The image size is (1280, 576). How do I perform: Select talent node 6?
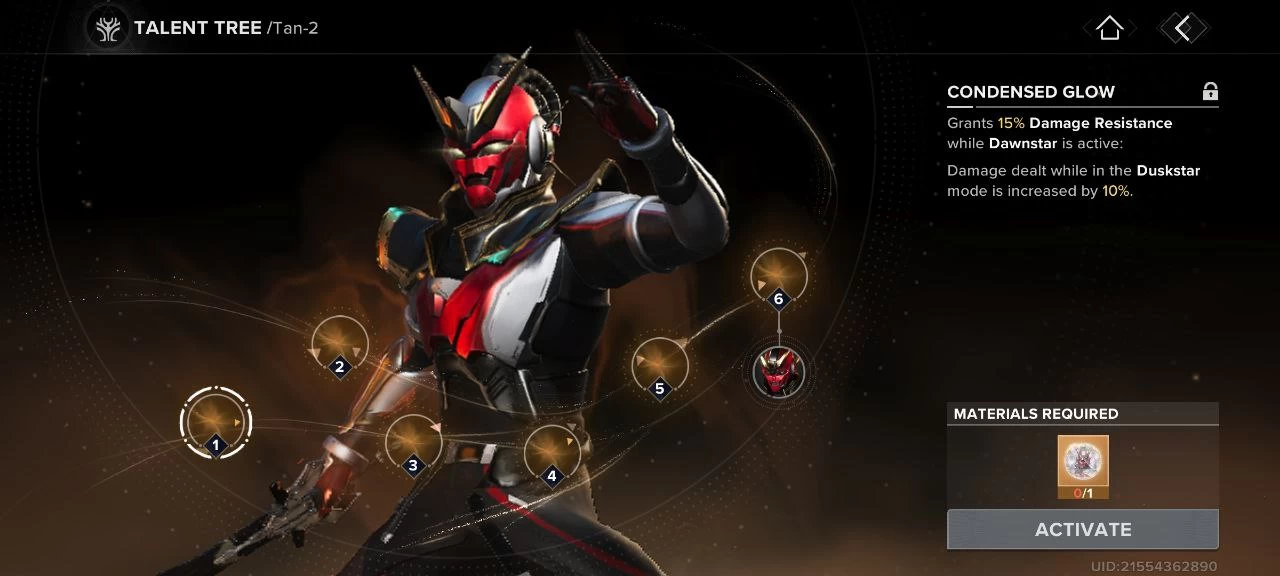pyautogui.click(x=778, y=276)
